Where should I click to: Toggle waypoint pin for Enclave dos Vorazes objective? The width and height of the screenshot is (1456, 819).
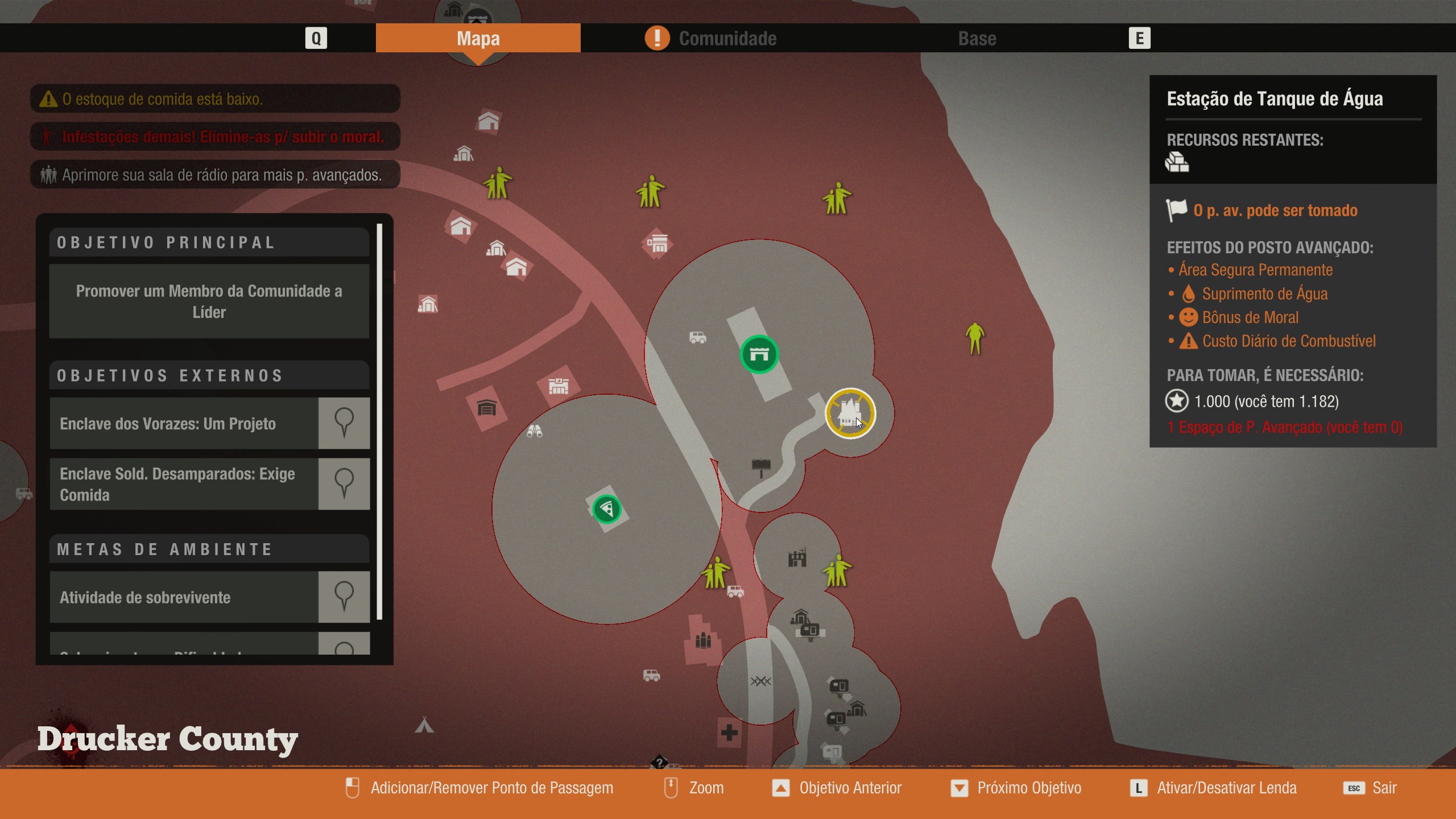tap(345, 423)
